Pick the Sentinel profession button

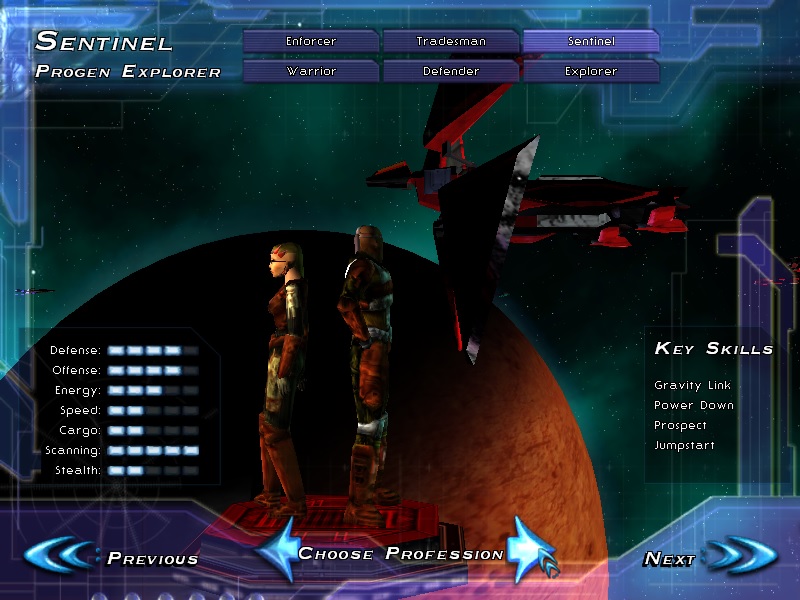[x=590, y=42]
